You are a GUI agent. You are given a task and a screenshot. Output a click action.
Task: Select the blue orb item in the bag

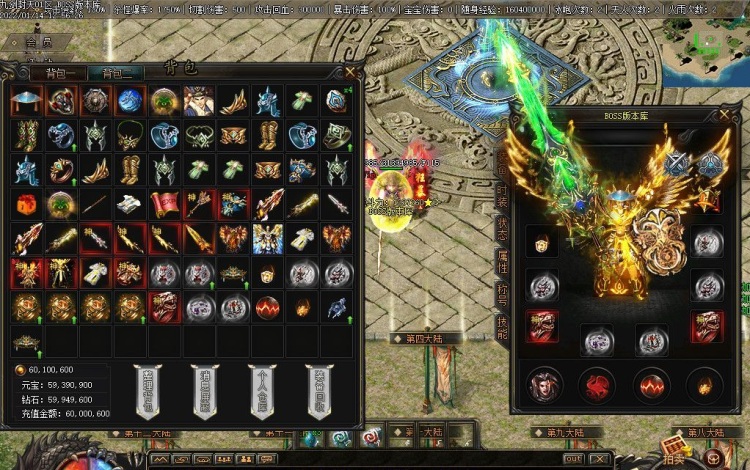click(x=129, y=100)
